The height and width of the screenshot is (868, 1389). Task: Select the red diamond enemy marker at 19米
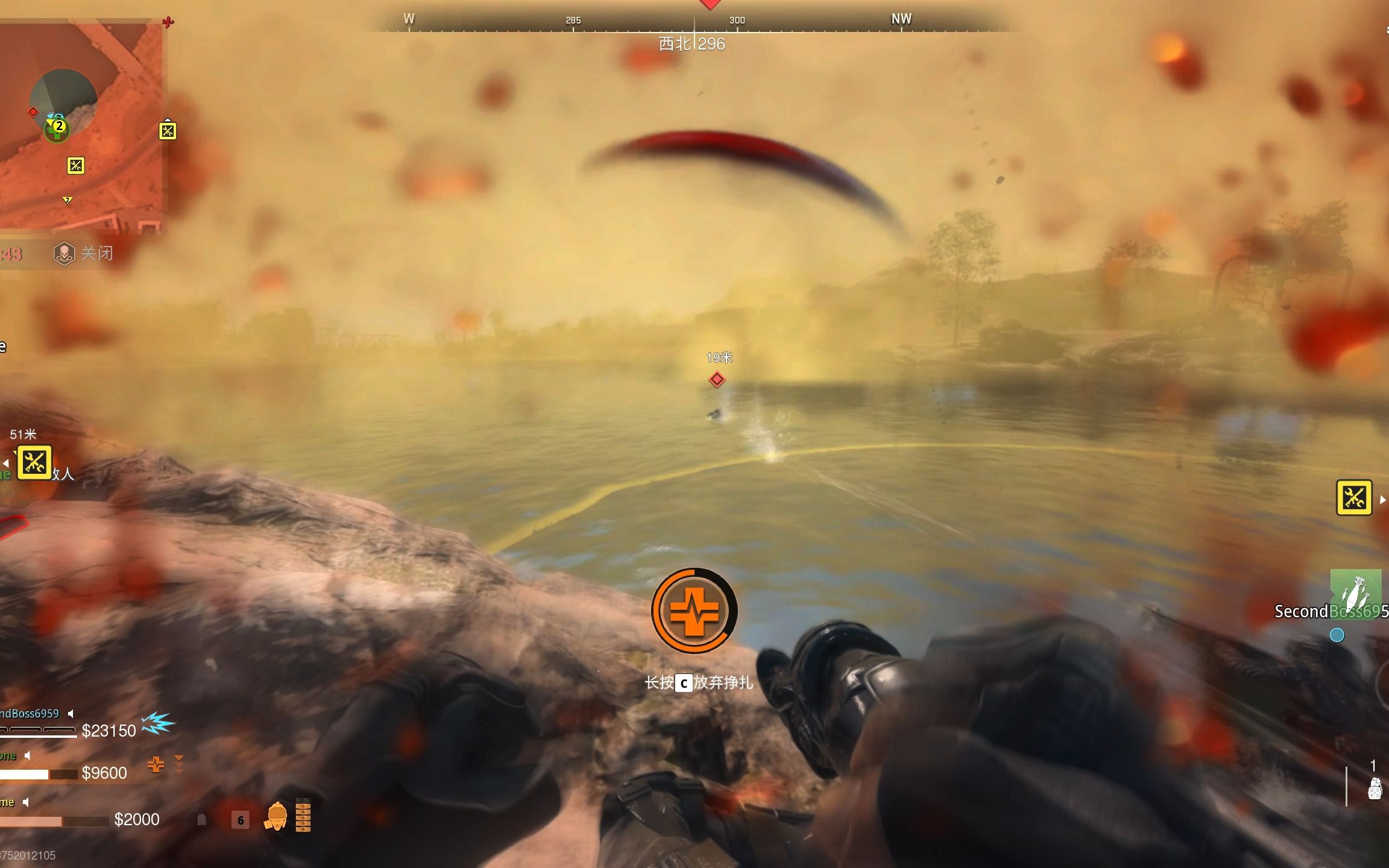(x=717, y=380)
